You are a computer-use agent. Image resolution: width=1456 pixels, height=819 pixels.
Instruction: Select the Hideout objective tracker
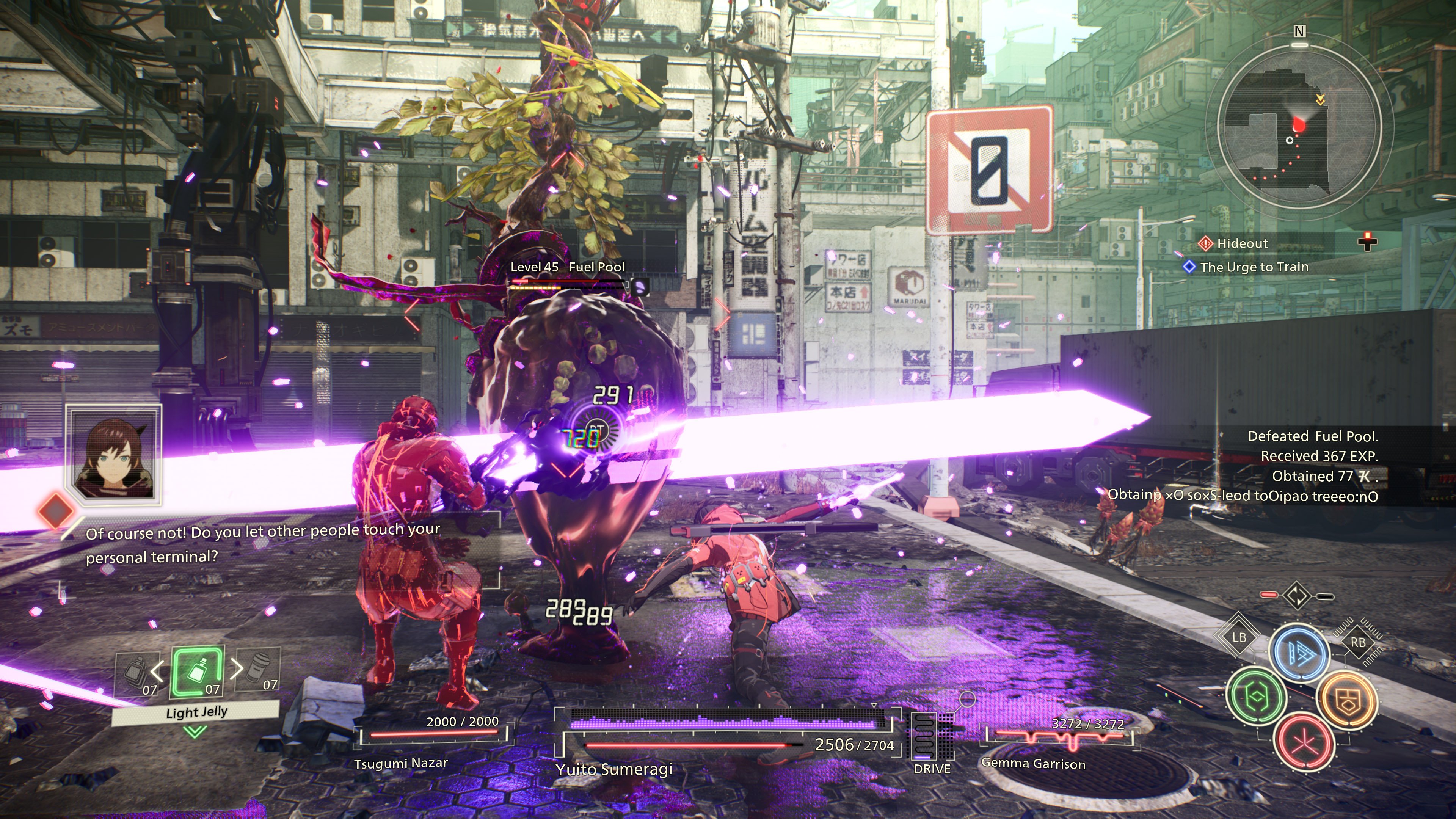coord(1243,243)
